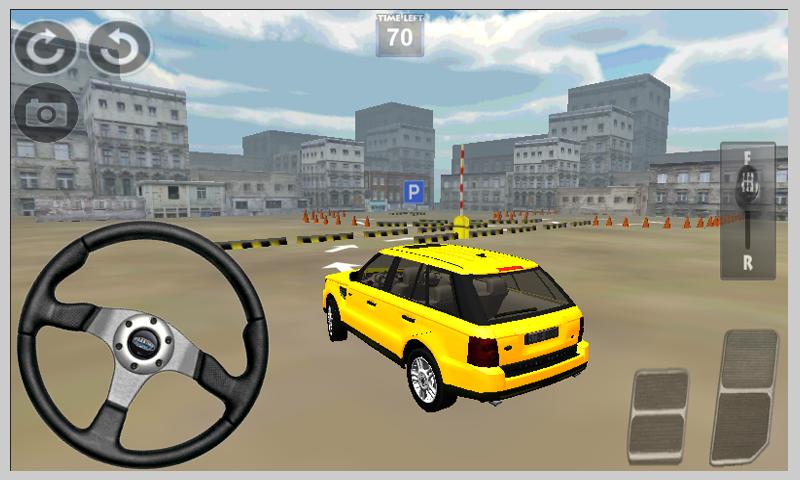Tap the counter-clockwise rotate arrow button
This screenshot has width=800, height=480.
[x=119, y=47]
